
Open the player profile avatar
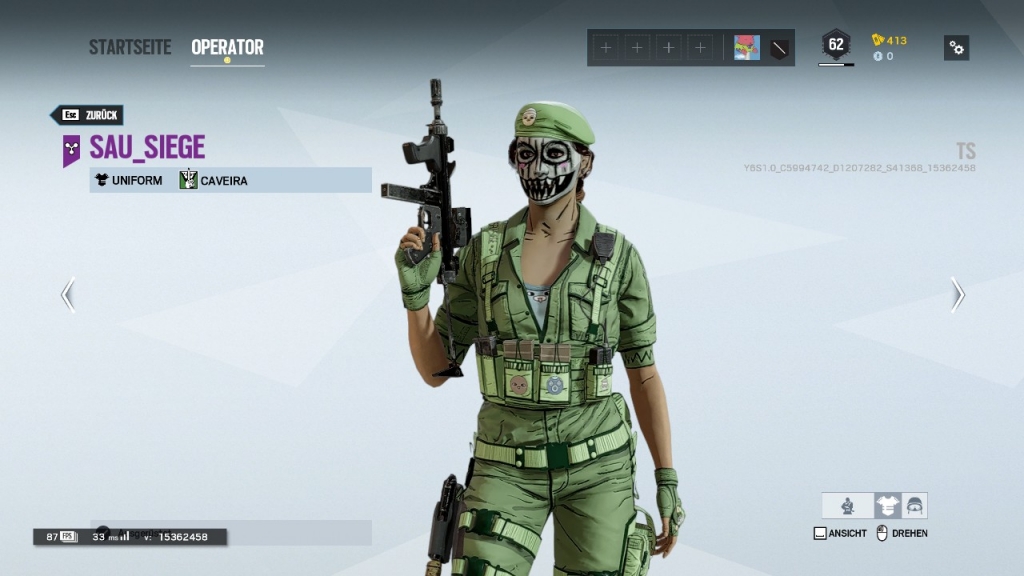coord(746,47)
